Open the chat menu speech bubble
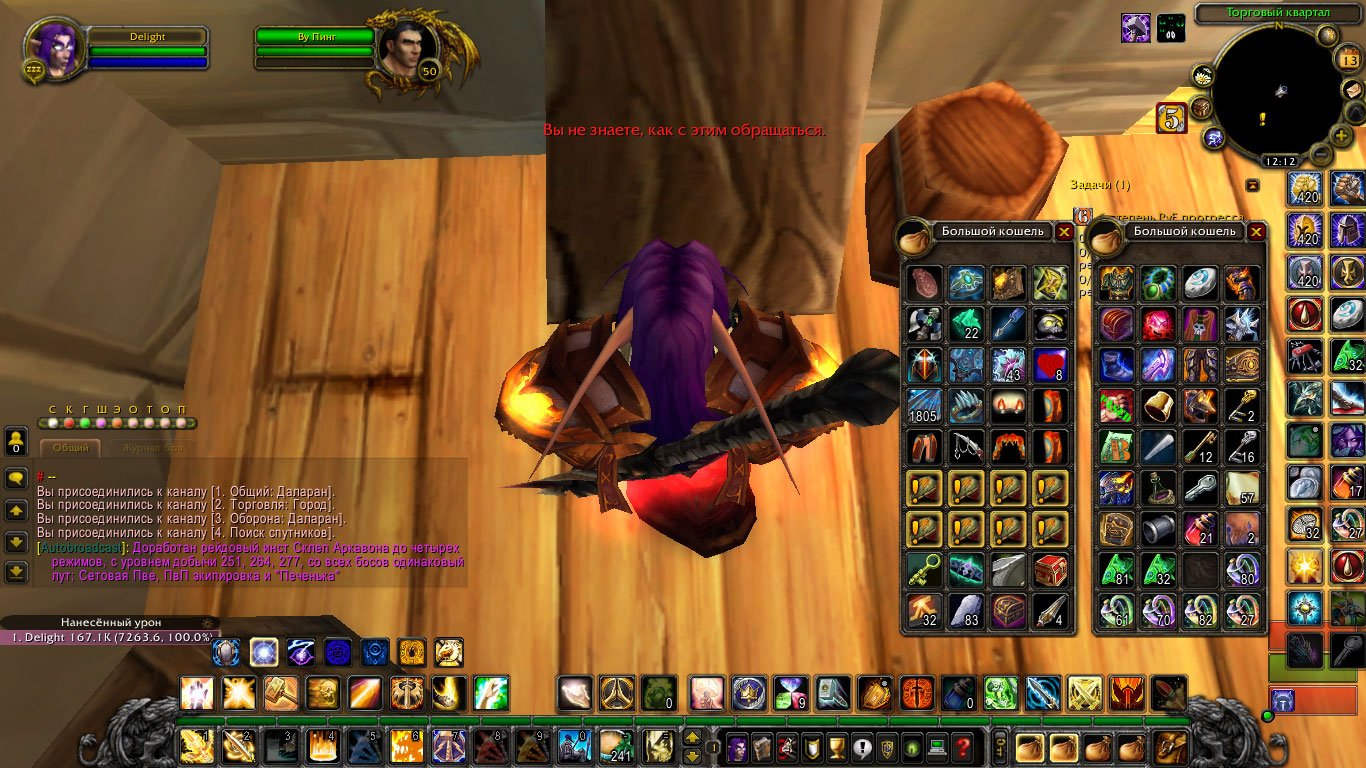 (16, 477)
